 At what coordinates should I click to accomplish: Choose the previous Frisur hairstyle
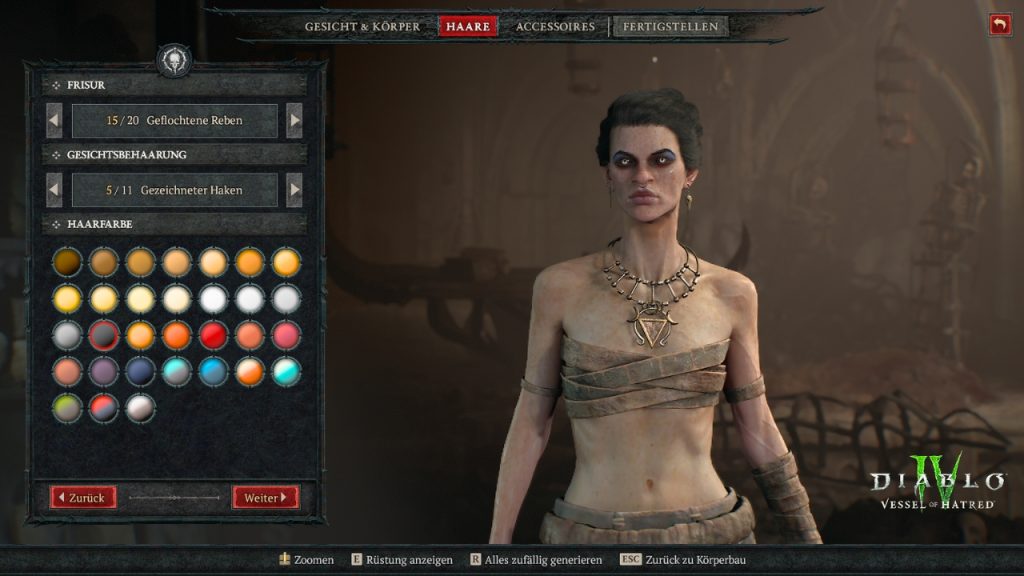pos(55,121)
